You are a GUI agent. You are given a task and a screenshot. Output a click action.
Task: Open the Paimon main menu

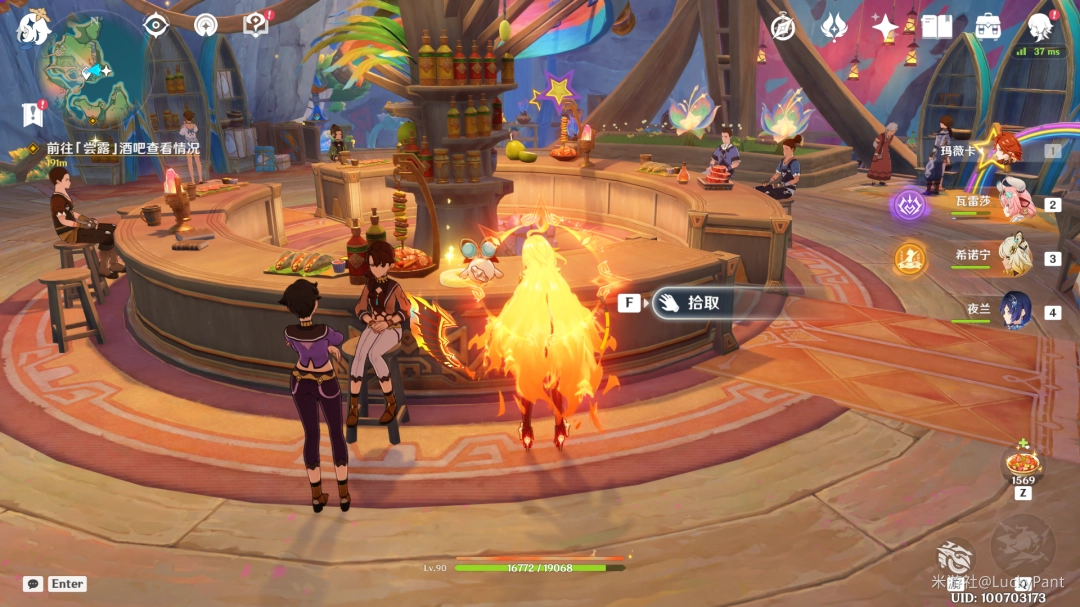[x=33, y=28]
